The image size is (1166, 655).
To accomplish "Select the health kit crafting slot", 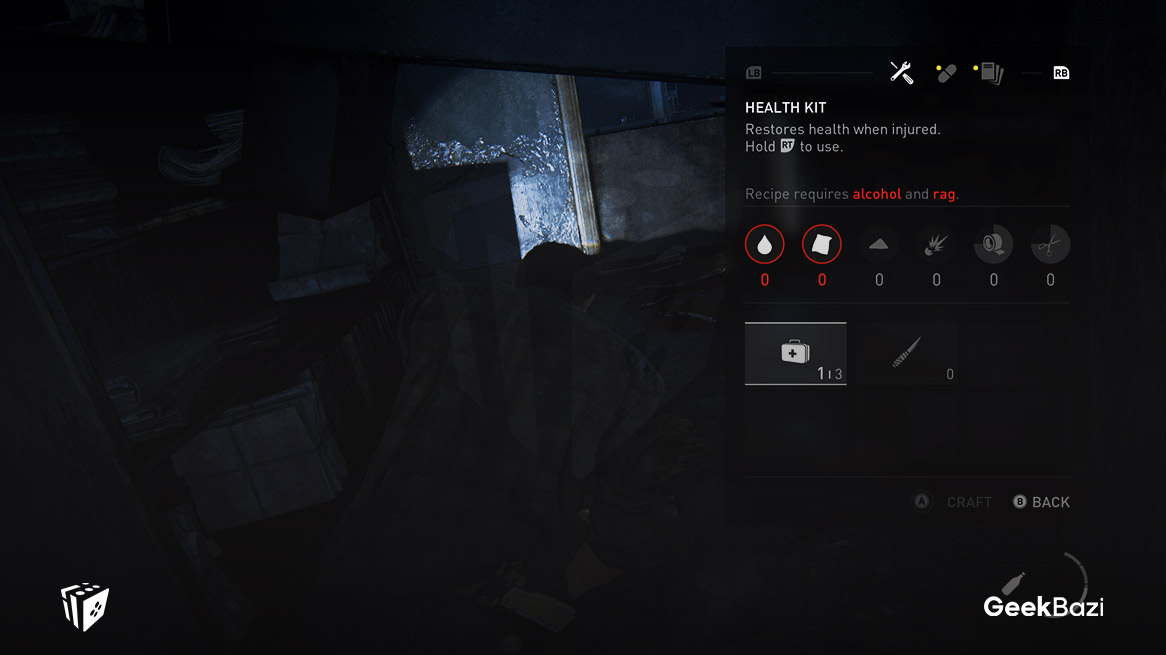I will click(x=796, y=354).
